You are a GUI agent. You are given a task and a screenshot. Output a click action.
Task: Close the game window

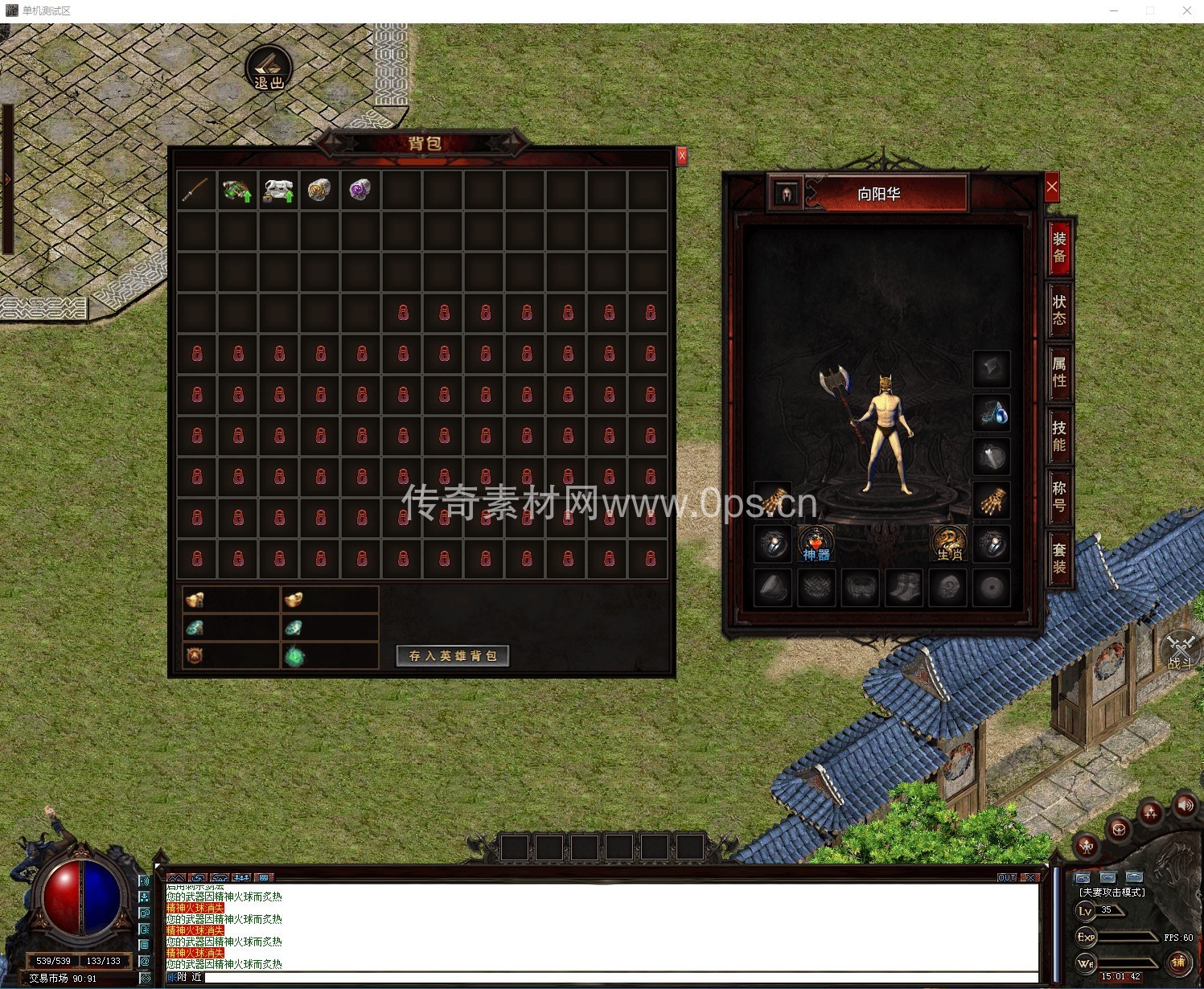click(x=1186, y=10)
